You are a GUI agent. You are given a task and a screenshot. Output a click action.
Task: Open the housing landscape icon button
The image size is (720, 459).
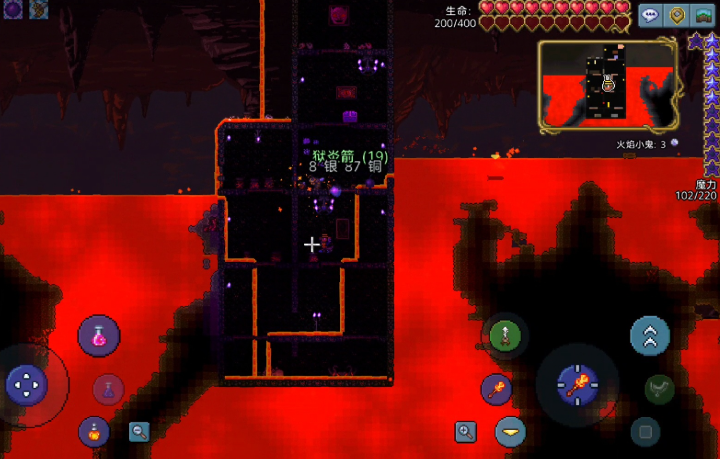(x=703, y=15)
